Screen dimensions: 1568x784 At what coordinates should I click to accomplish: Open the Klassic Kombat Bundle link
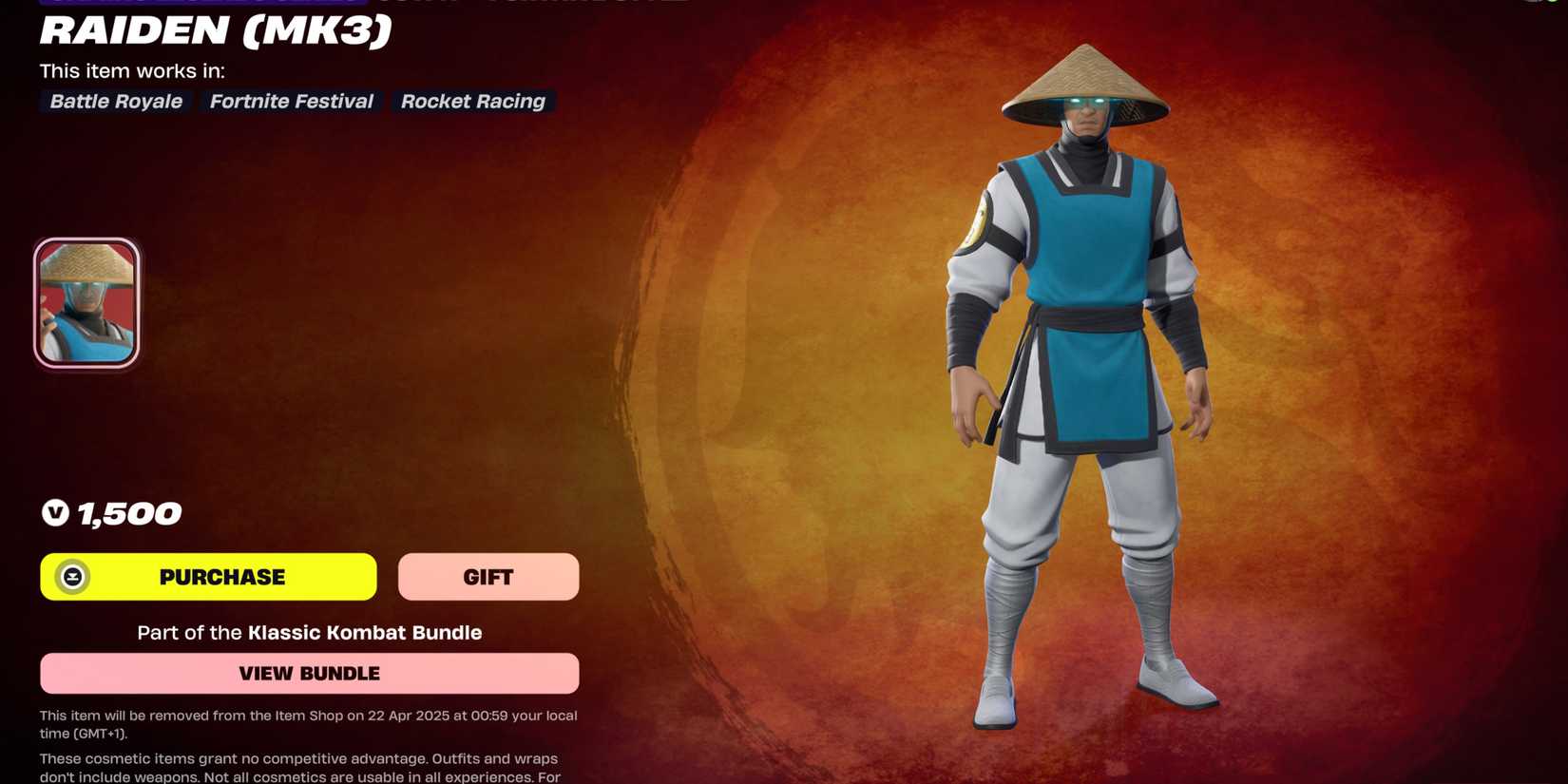(x=364, y=632)
